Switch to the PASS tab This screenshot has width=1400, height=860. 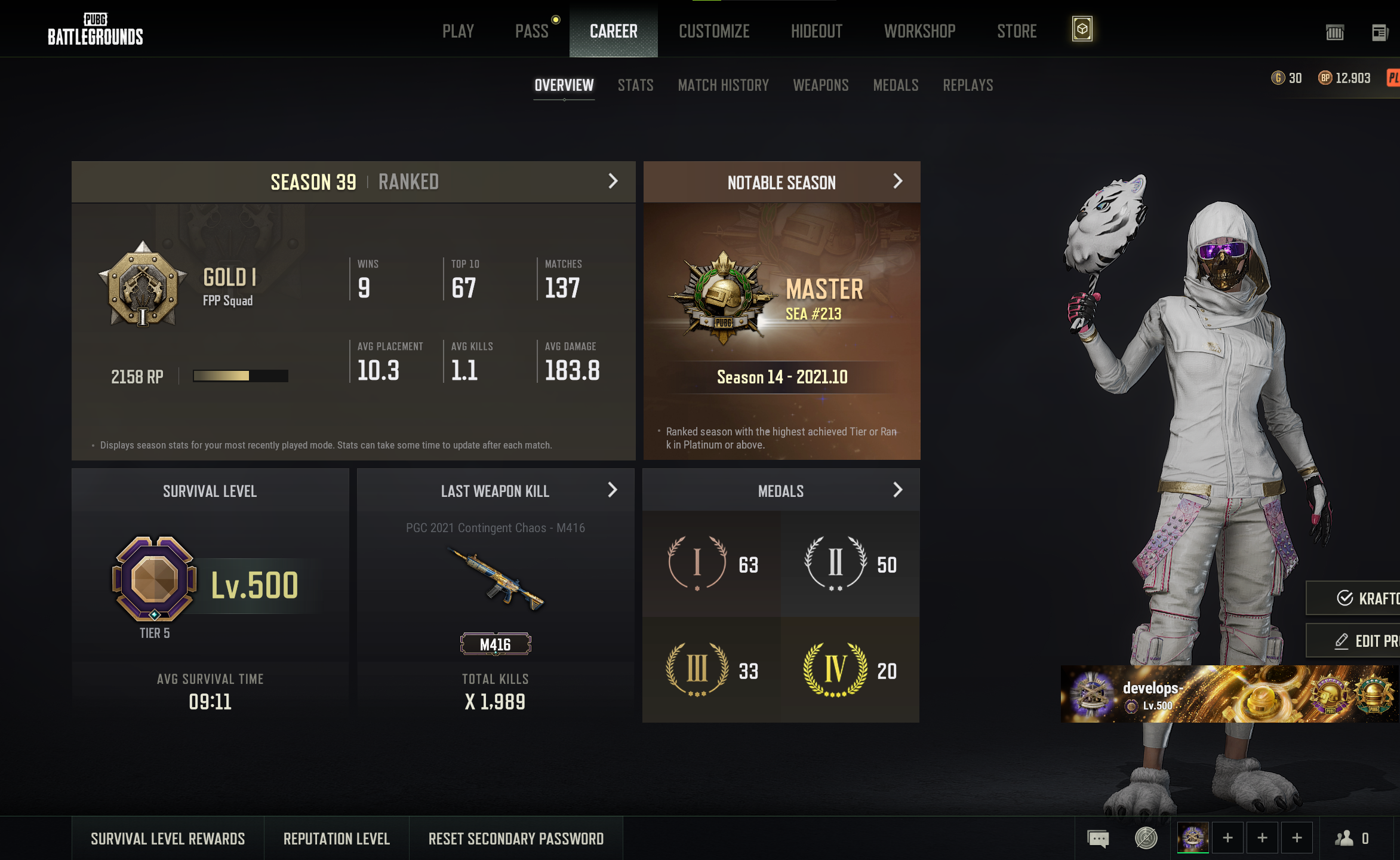[x=531, y=31]
